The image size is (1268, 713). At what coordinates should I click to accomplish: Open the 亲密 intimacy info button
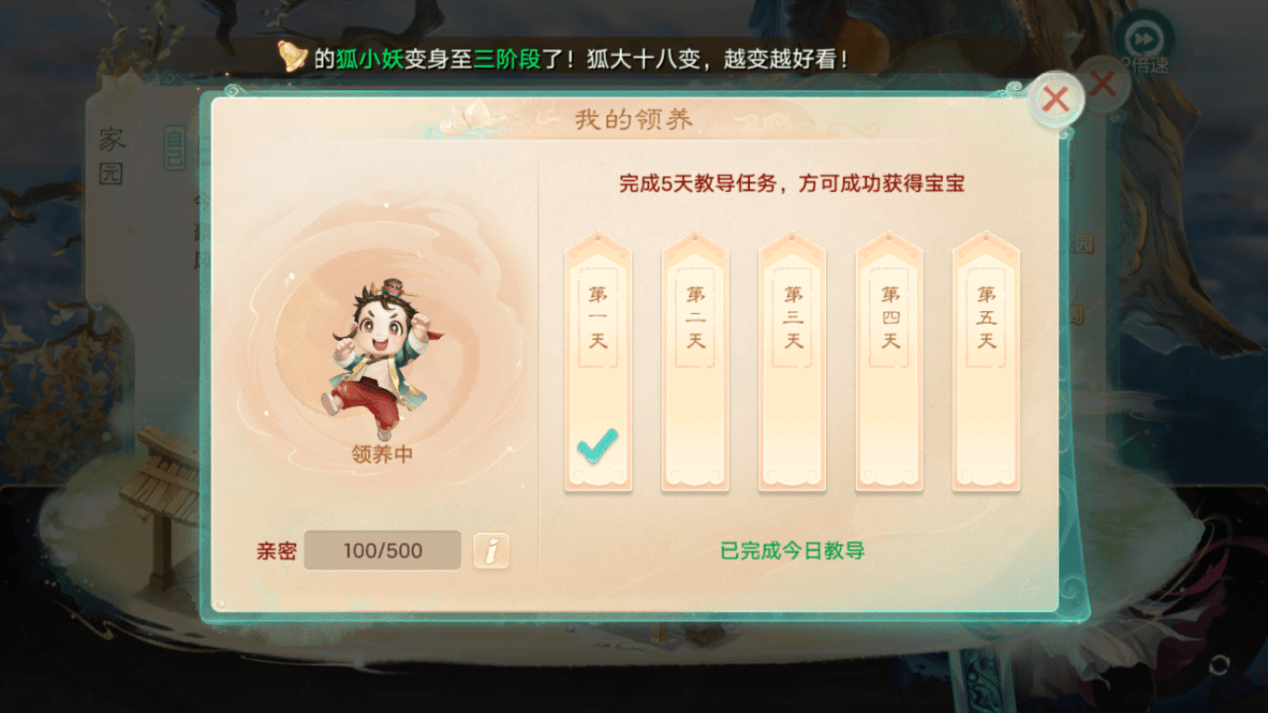pos(491,550)
